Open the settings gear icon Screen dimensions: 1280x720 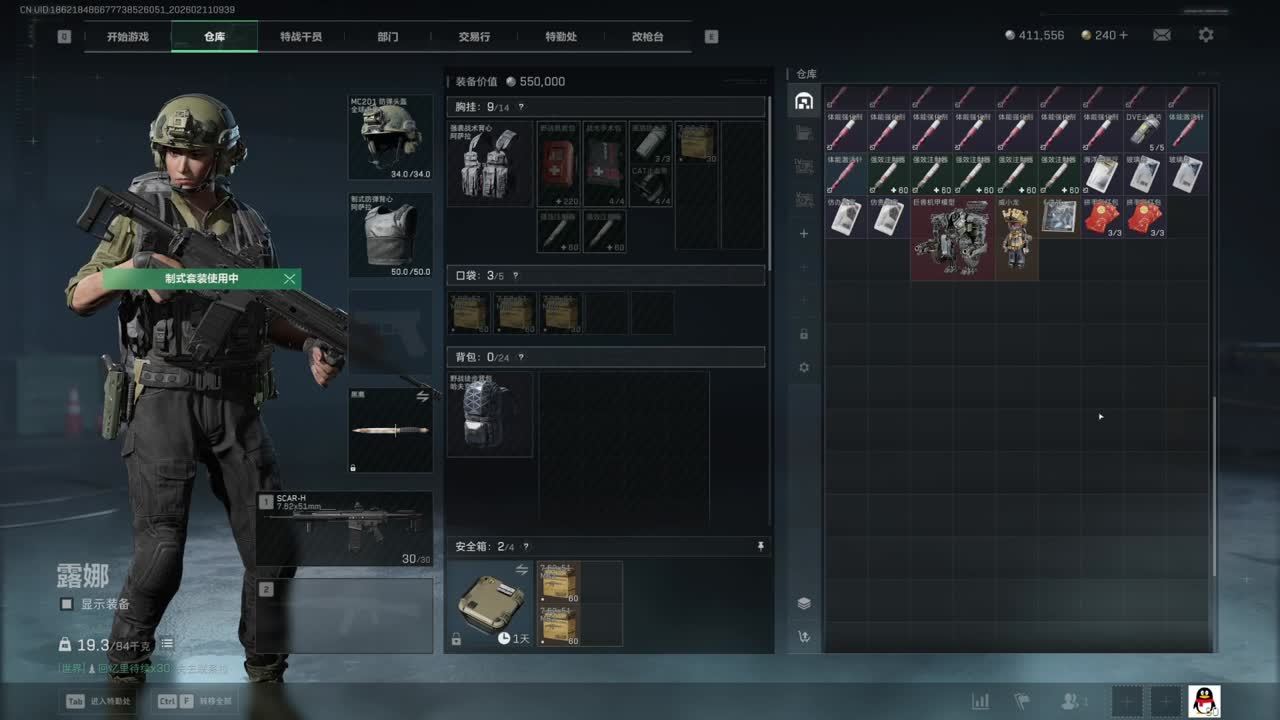tap(1206, 35)
